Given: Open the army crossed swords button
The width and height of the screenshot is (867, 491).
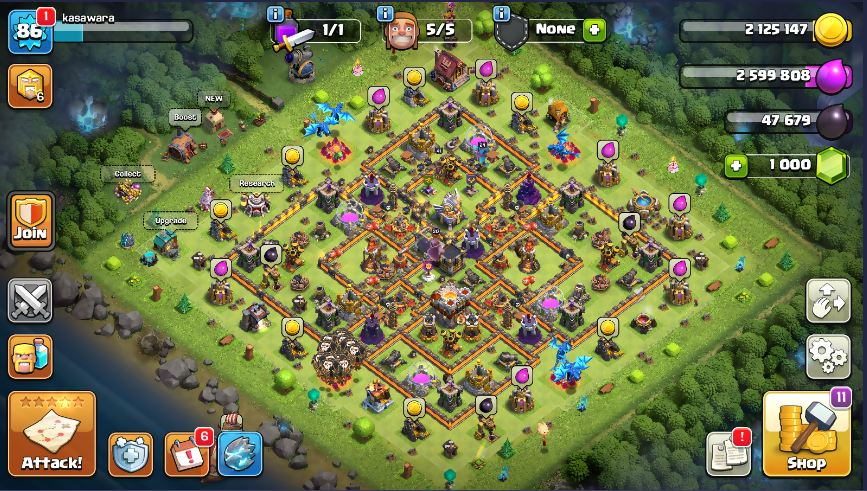Looking at the screenshot, I should click(30, 300).
